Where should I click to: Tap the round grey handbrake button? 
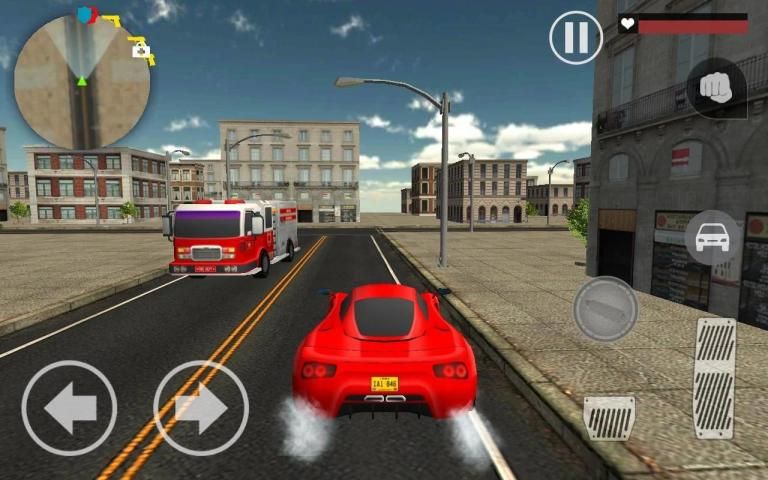[605, 309]
